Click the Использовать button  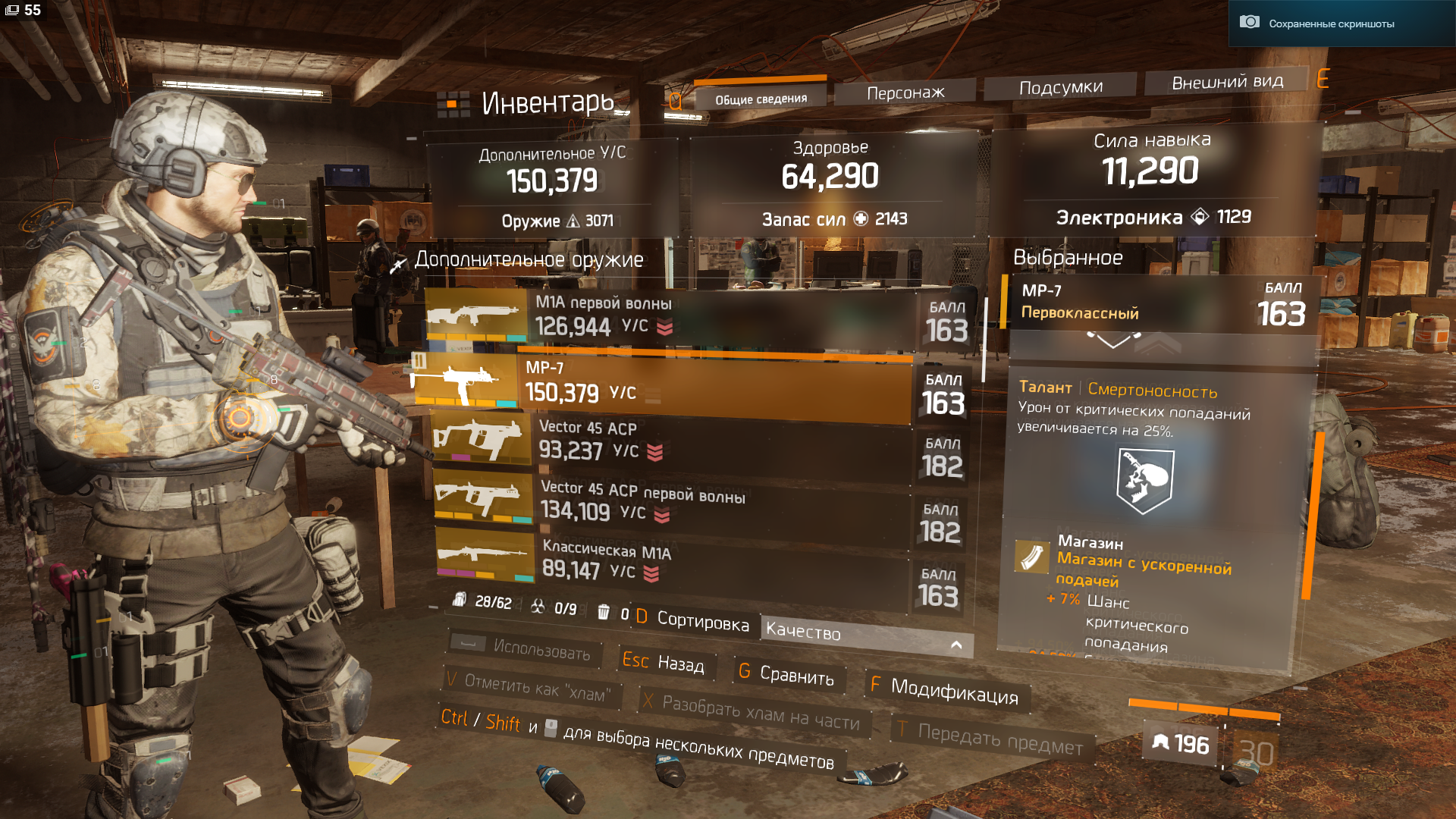click(525, 648)
